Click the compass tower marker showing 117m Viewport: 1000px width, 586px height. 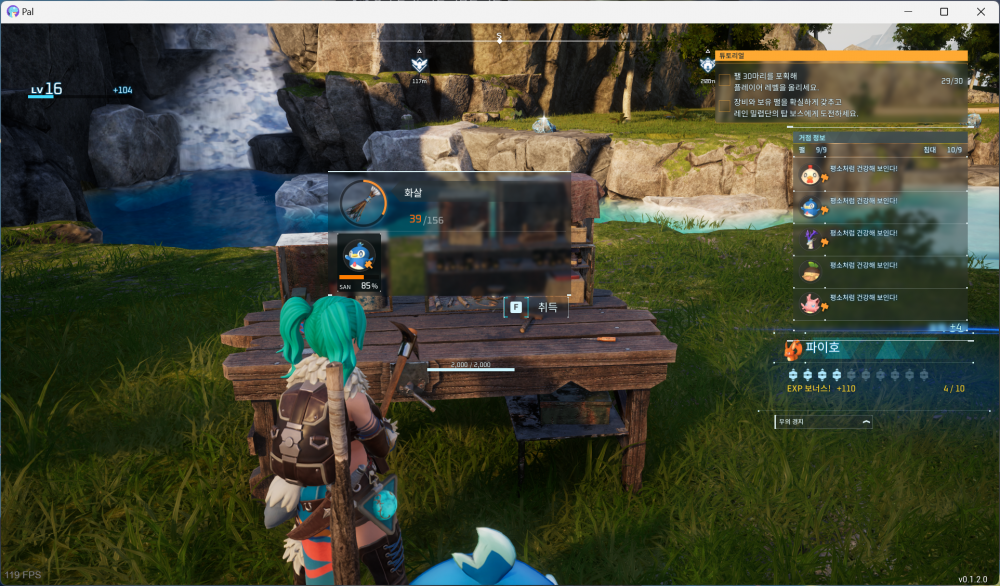[419, 63]
